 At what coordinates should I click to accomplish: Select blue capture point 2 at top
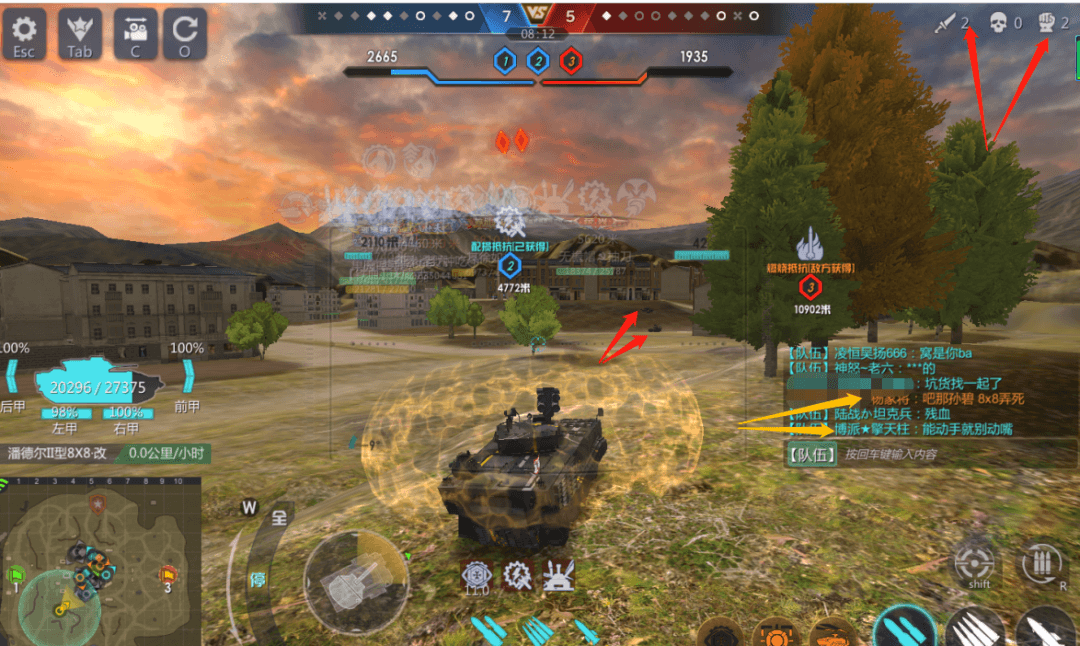click(538, 62)
